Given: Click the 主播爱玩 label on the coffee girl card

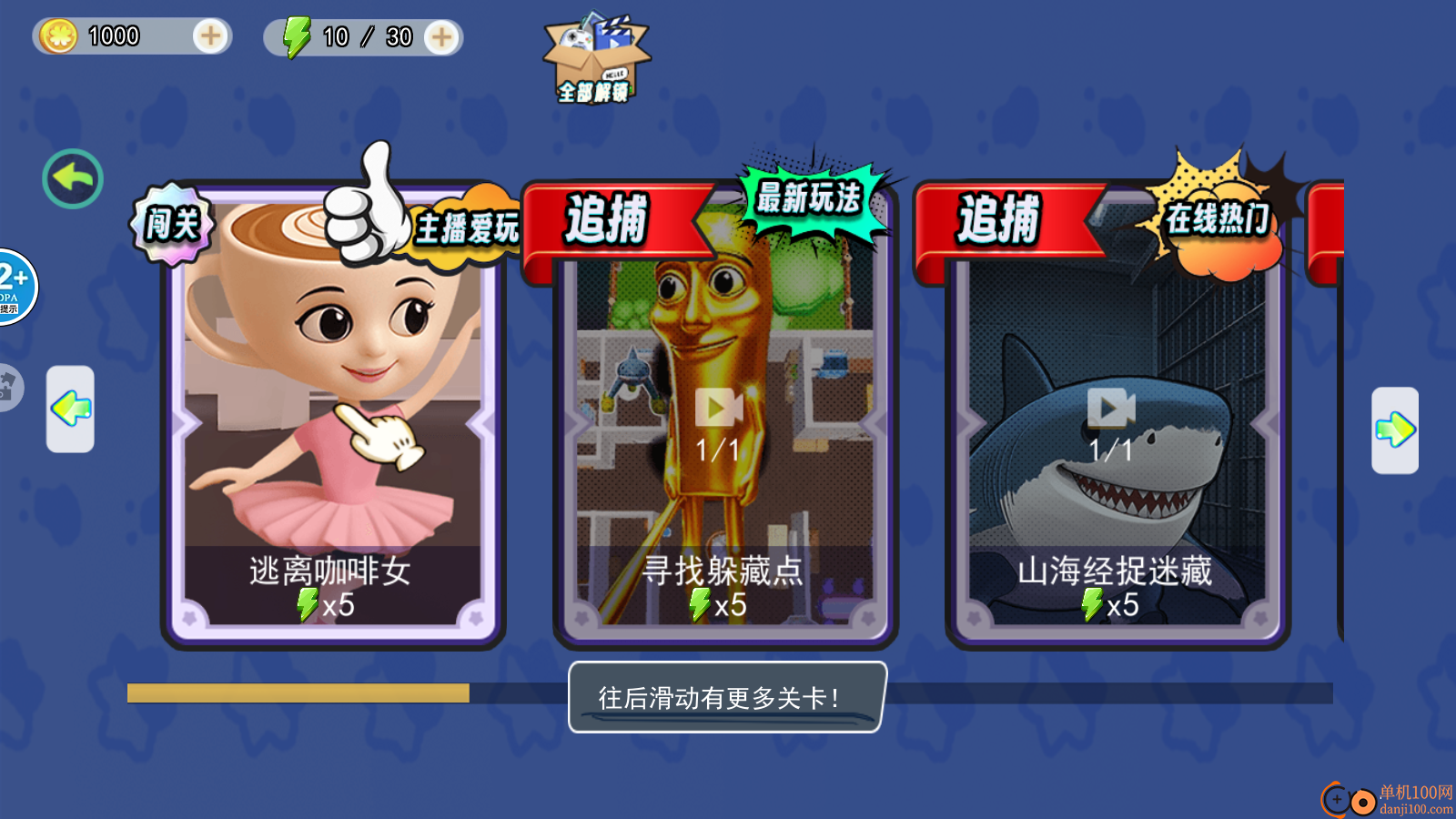Looking at the screenshot, I should click(467, 229).
